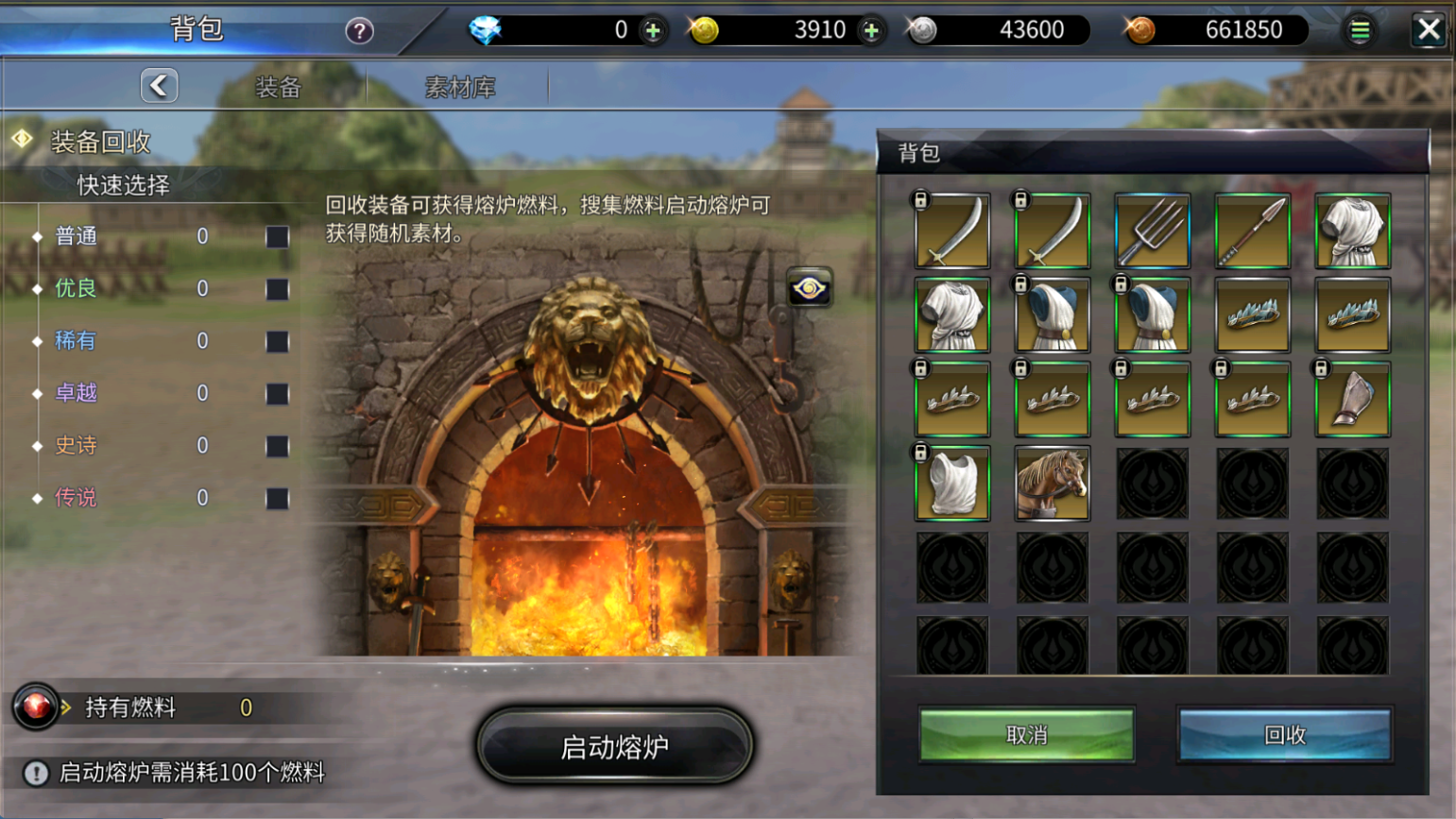Add diamonds with the plus button
This screenshot has height=819, width=1456.
[x=653, y=31]
